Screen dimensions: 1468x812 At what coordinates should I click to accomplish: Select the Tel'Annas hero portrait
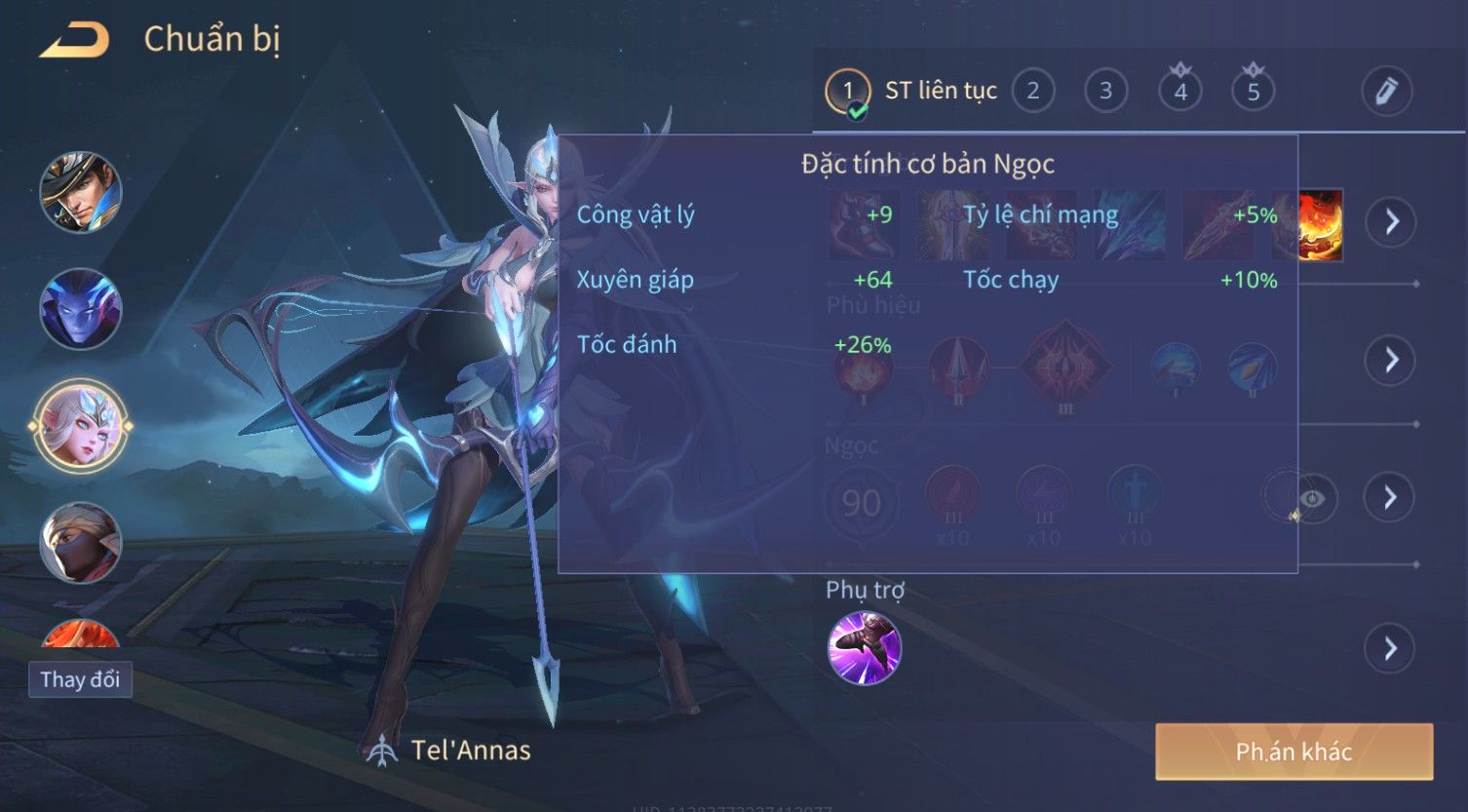tap(81, 426)
